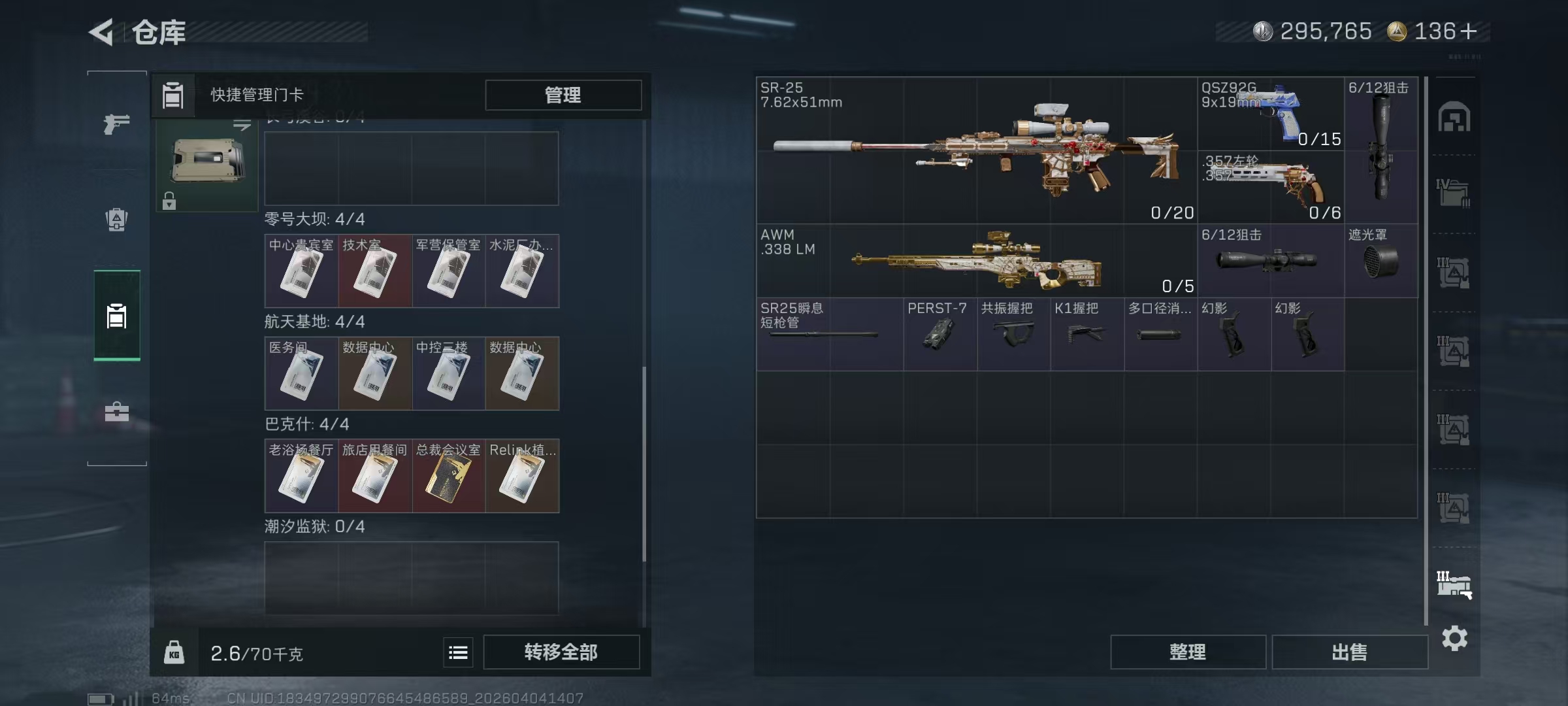Image resolution: width=1568 pixels, height=706 pixels.
Task: Pick the QSZ92G 9x19mm pistol
Action: [x=1270, y=114]
